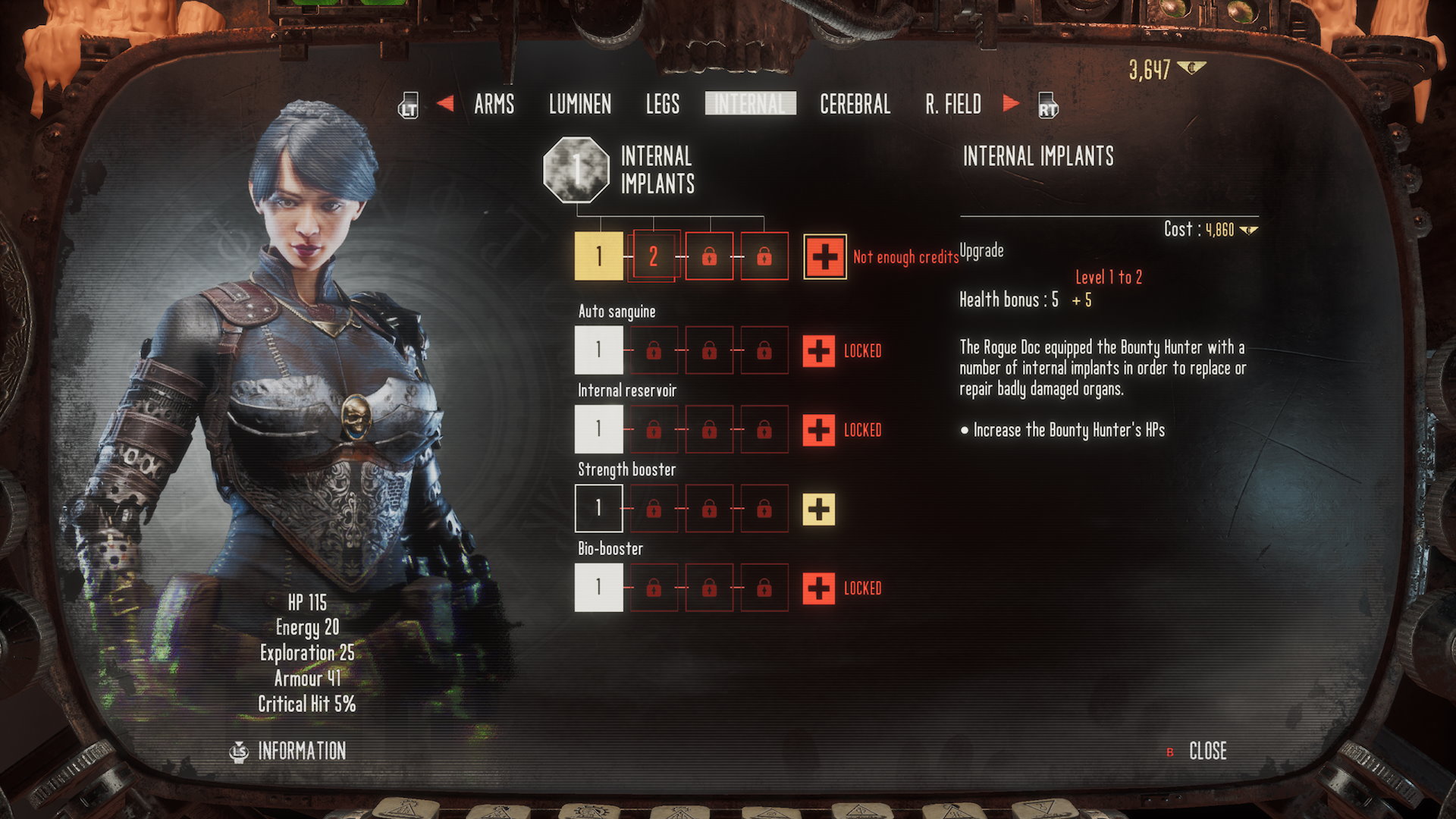
Task: Click the left red arrow beside ARMS
Action: click(x=445, y=103)
